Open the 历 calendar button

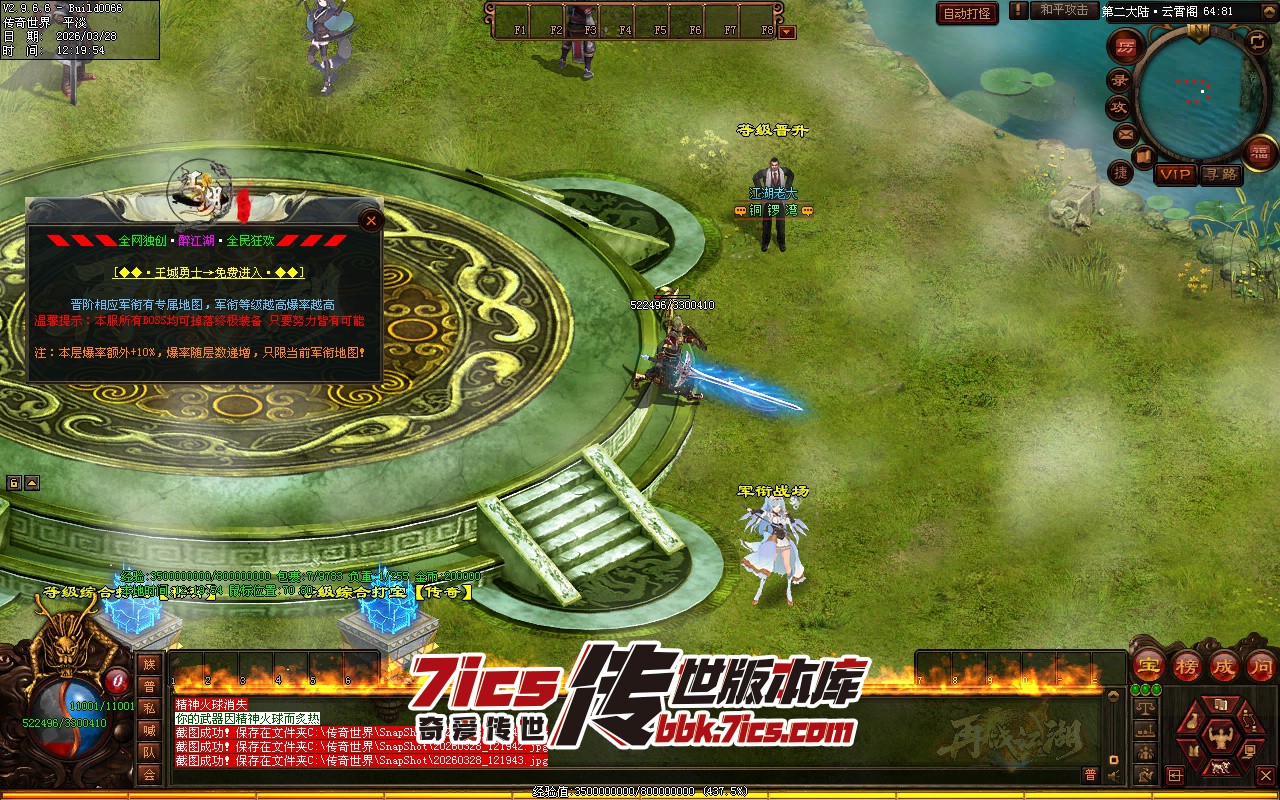pyautogui.click(x=1126, y=47)
